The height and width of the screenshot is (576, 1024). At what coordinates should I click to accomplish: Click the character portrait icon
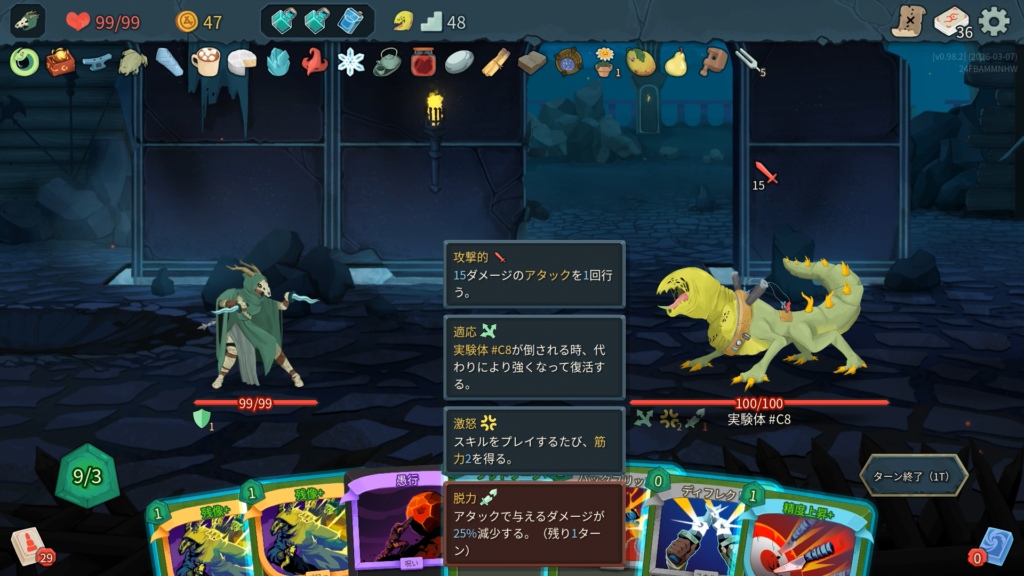(x=27, y=21)
